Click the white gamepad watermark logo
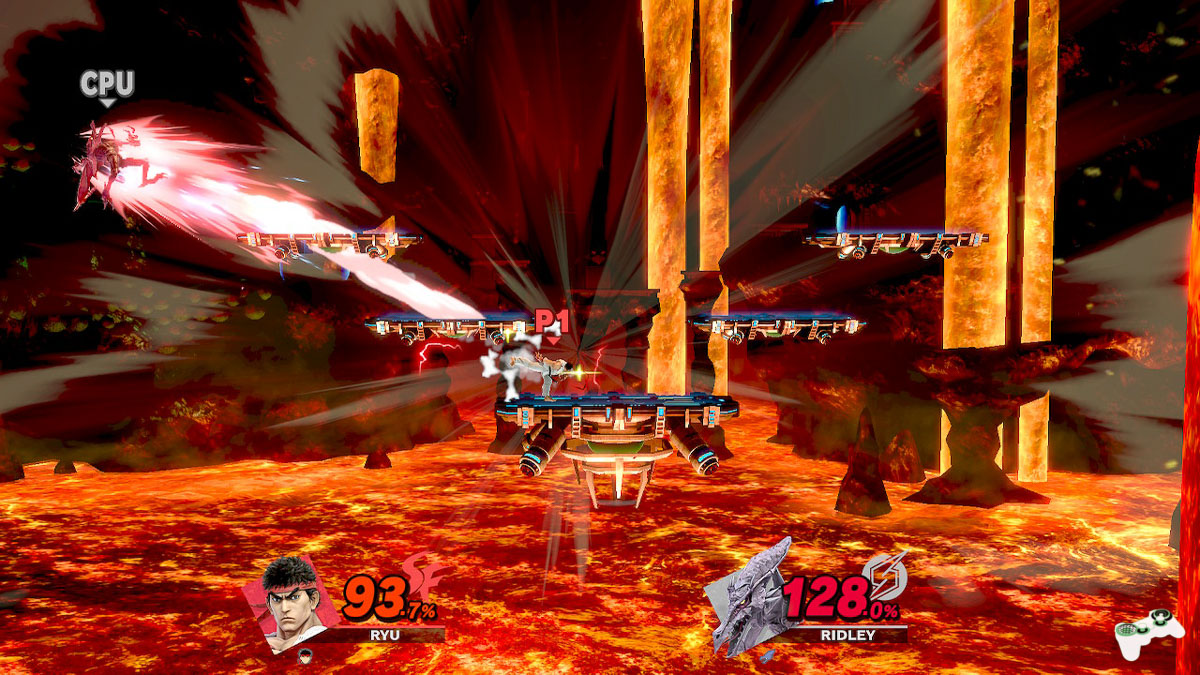 click(x=1149, y=634)
